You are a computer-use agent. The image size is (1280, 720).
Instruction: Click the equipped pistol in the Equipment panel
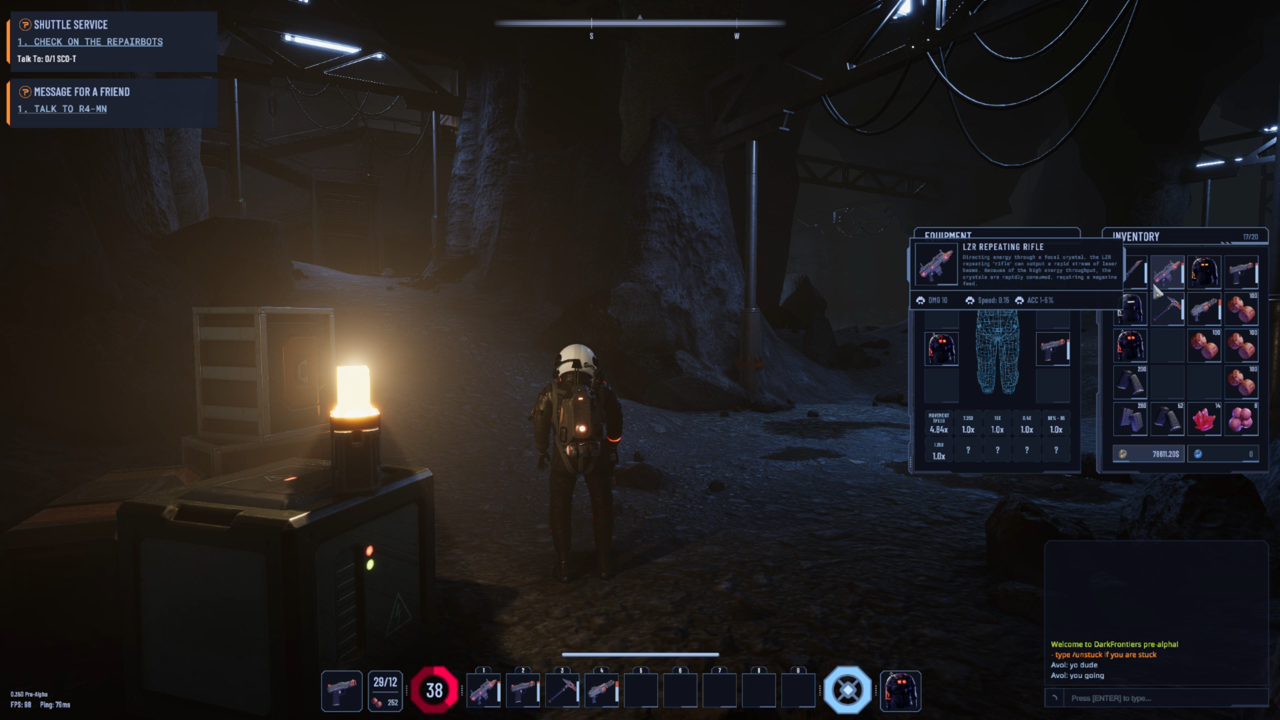[x=1053, y=349]
